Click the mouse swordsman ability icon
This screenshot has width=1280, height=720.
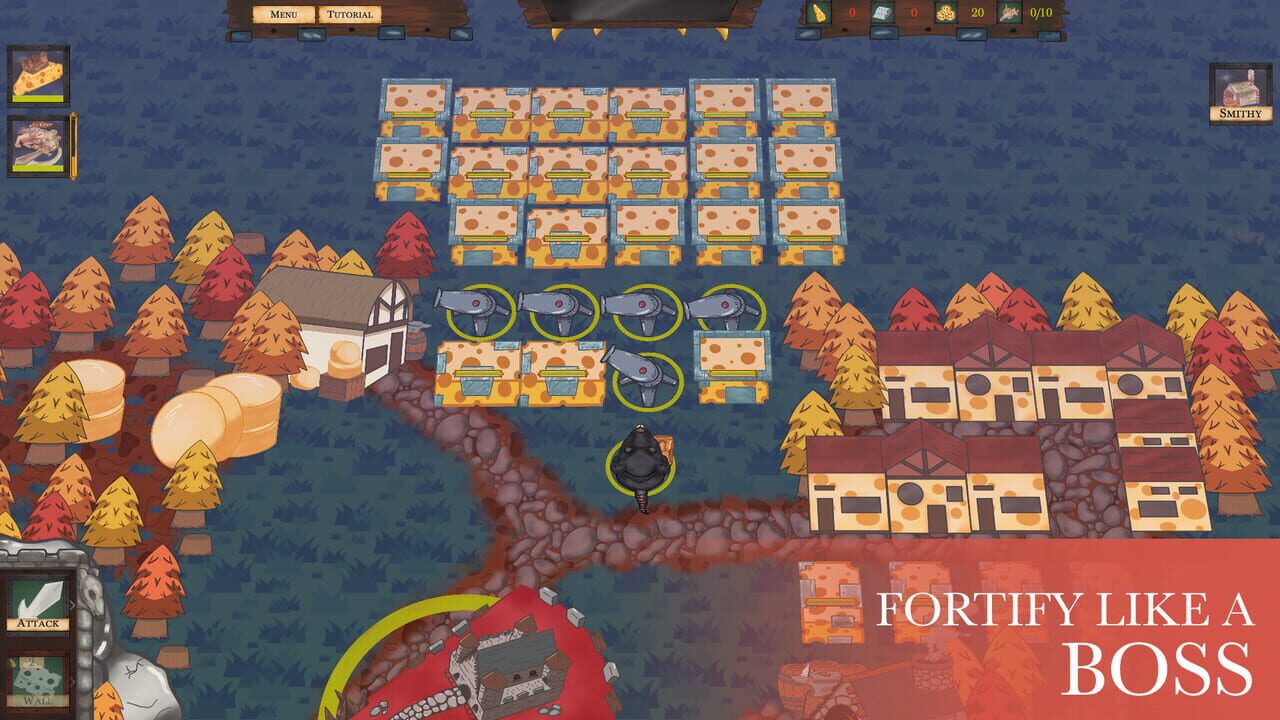38,143
